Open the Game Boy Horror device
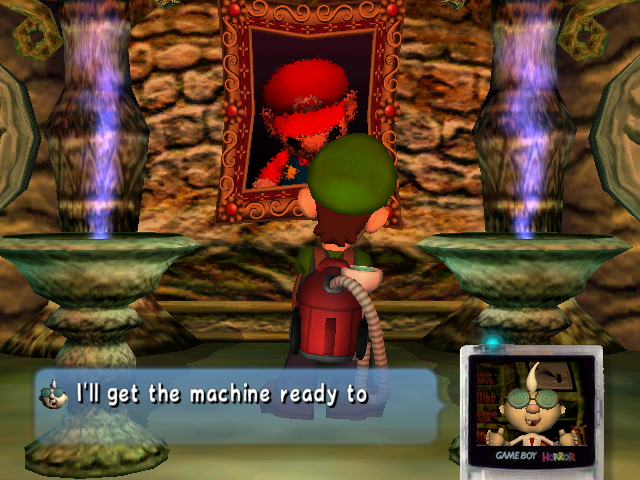Image resolution: width=640 pixels, height=480 pixels. (x=531, y=407)
